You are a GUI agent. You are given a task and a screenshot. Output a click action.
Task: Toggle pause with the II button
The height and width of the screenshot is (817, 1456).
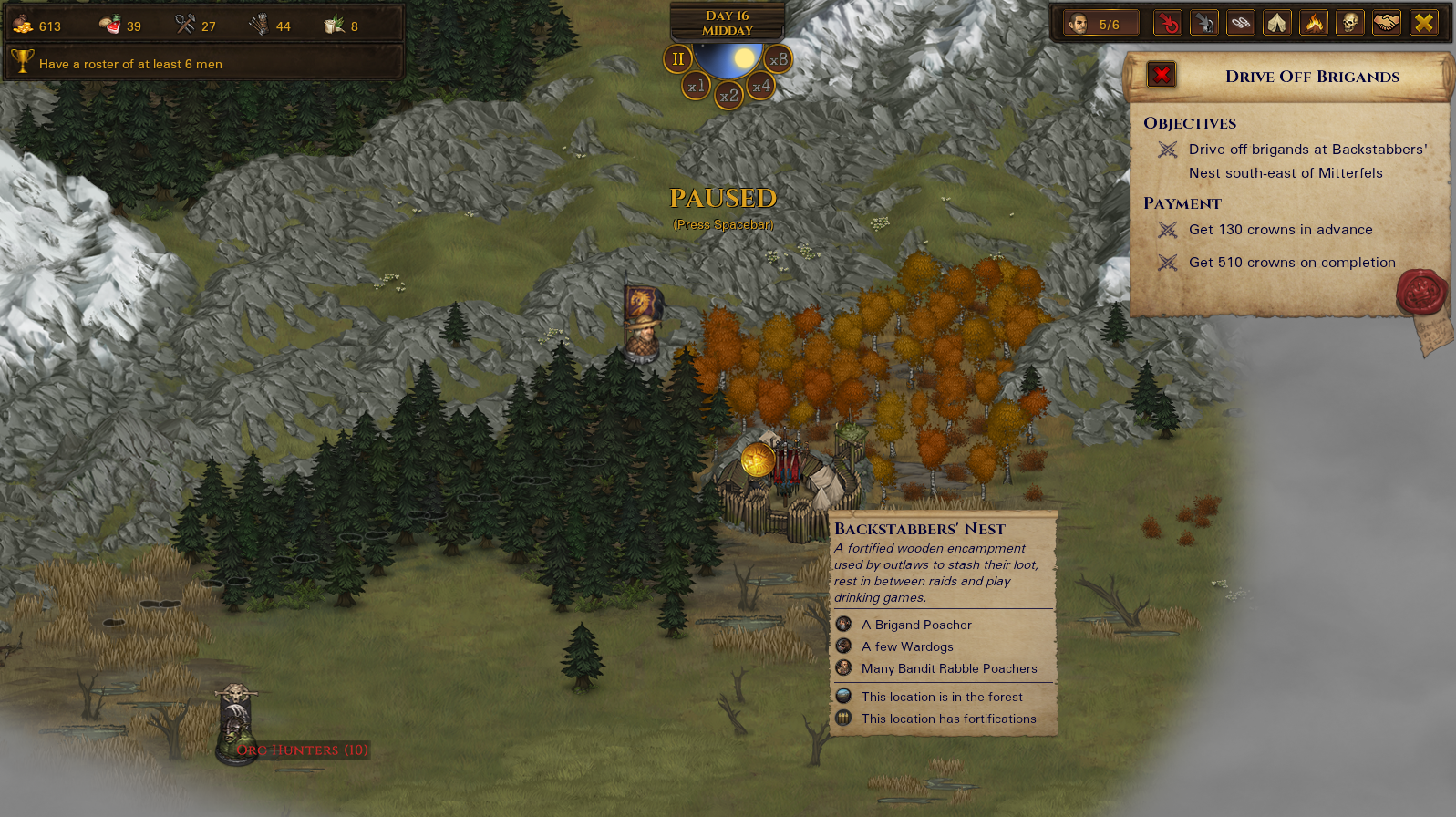point(676,59)
